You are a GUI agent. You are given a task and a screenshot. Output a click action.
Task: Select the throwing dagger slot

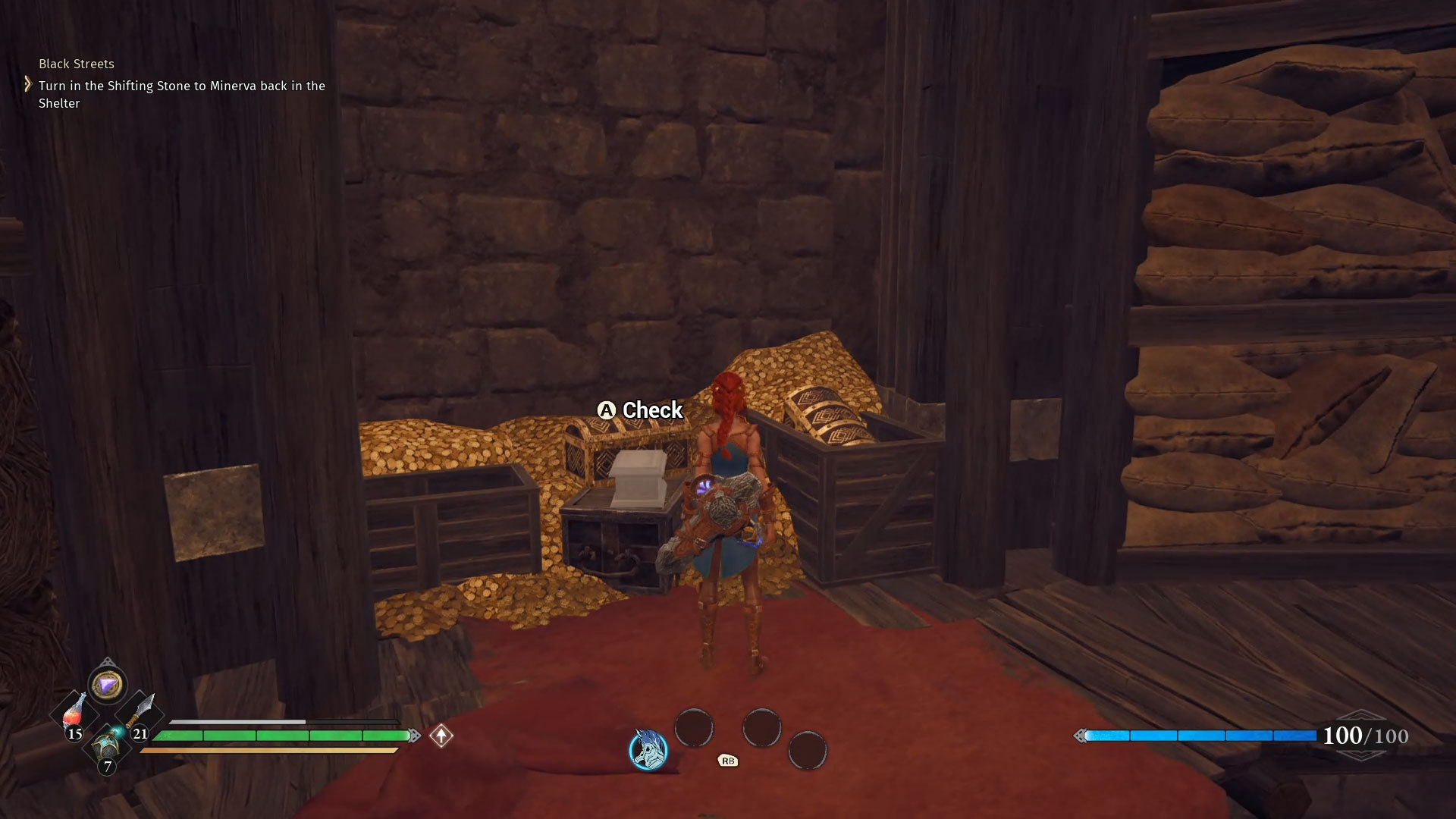click(x=140, y=713)
